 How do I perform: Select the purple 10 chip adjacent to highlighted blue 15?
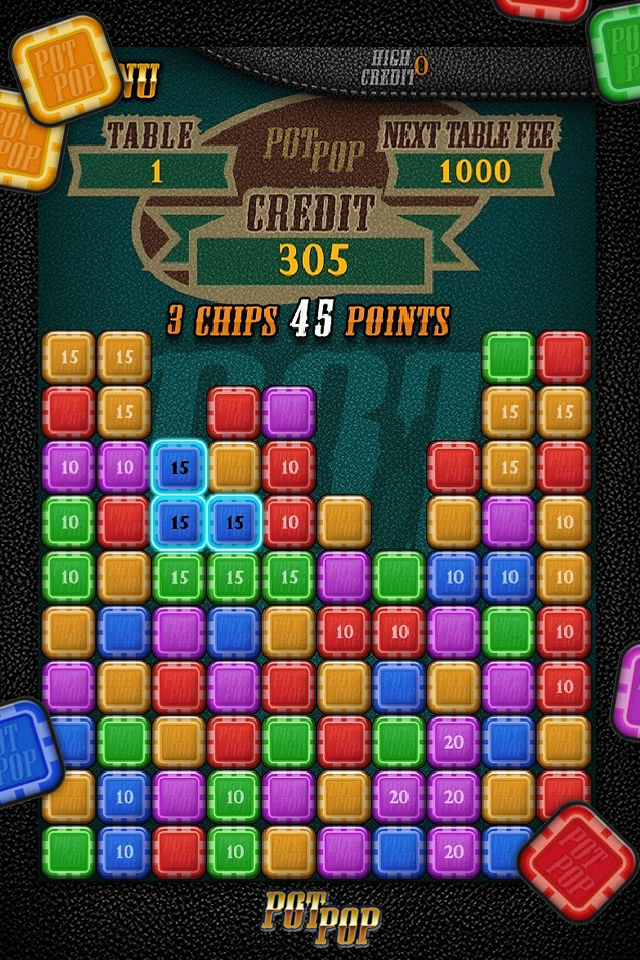pos(124,467)
